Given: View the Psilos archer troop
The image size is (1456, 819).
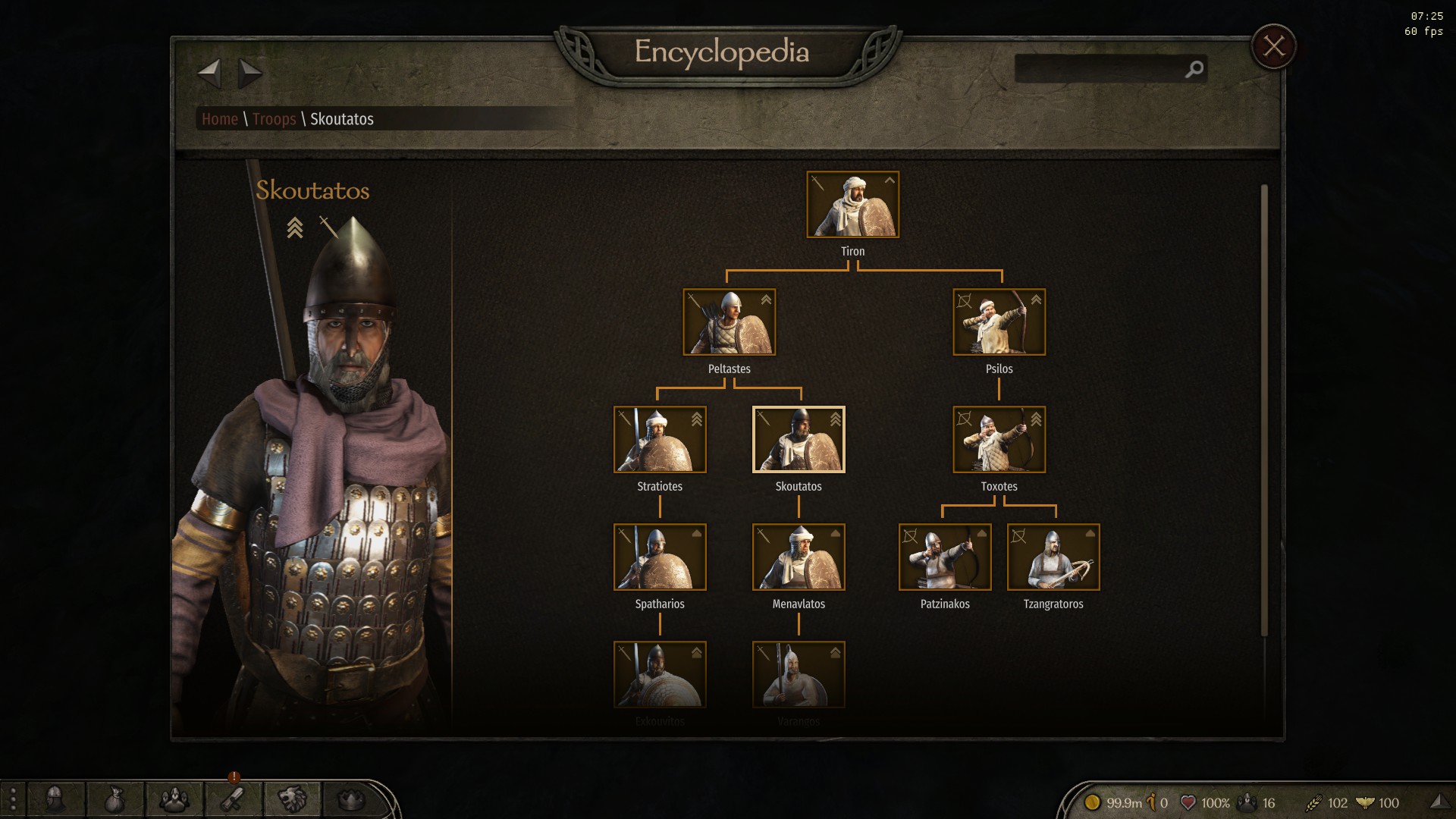Looking at the screenshot, I should pos(999,322).
